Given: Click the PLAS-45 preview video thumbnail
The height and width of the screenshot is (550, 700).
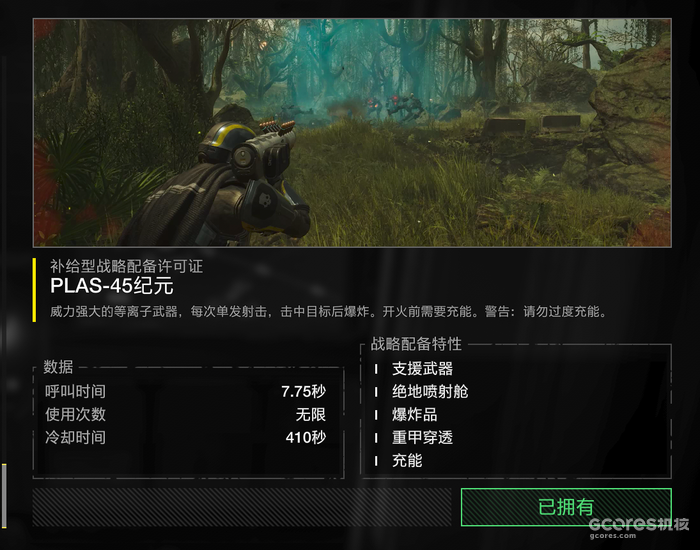Looking at the screenshot, I should pyautogui.click(x=351, y=132).
